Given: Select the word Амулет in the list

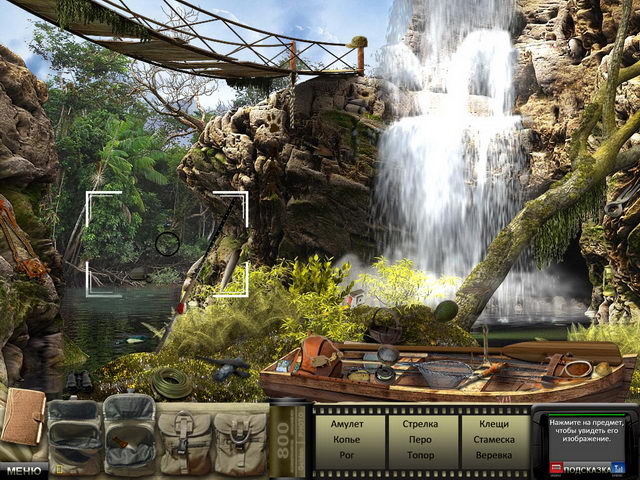Looking at the screenshot, I should (346, 424).
